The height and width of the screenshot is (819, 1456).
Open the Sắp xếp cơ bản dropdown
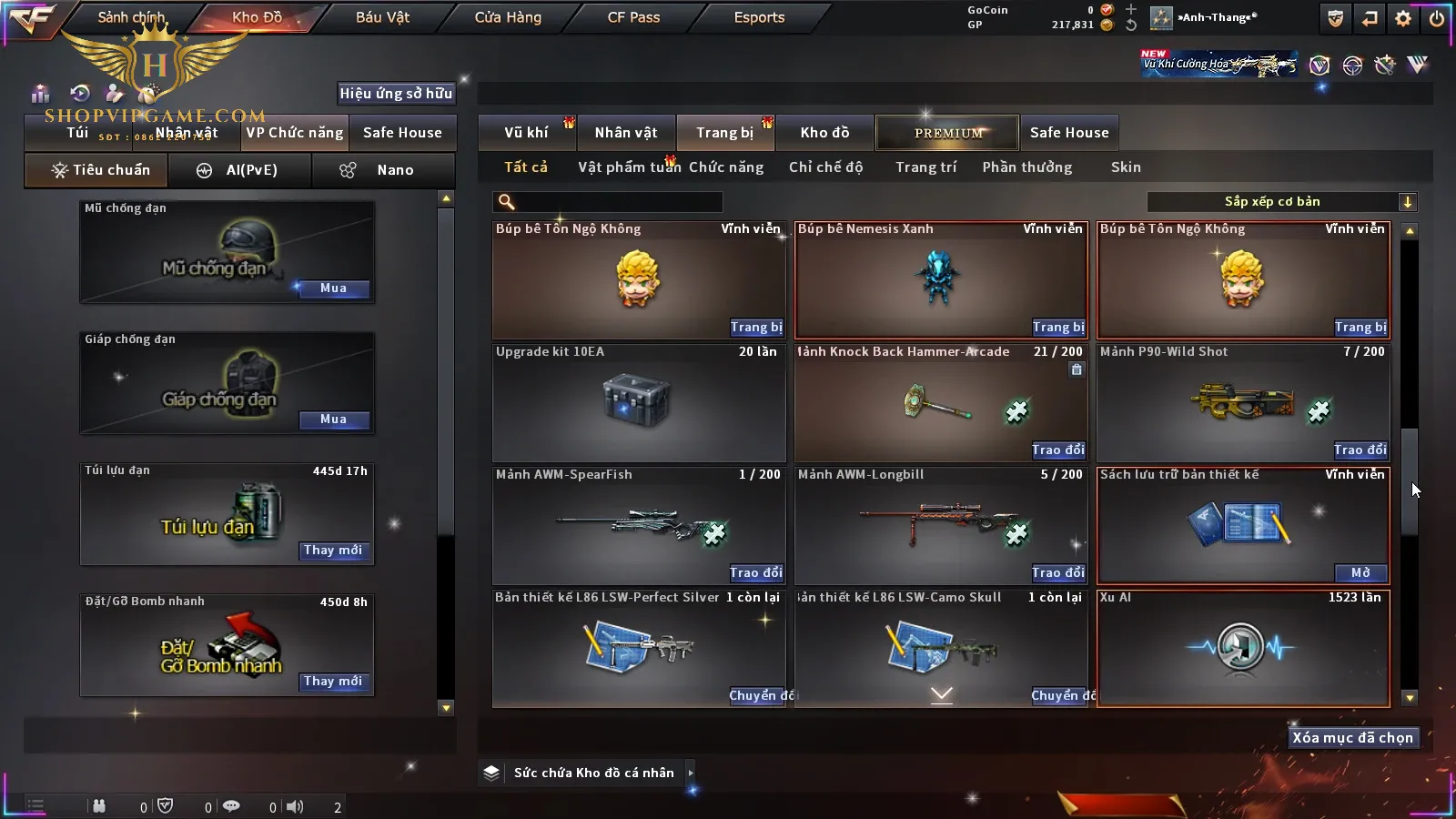(x=1281, y=202)
